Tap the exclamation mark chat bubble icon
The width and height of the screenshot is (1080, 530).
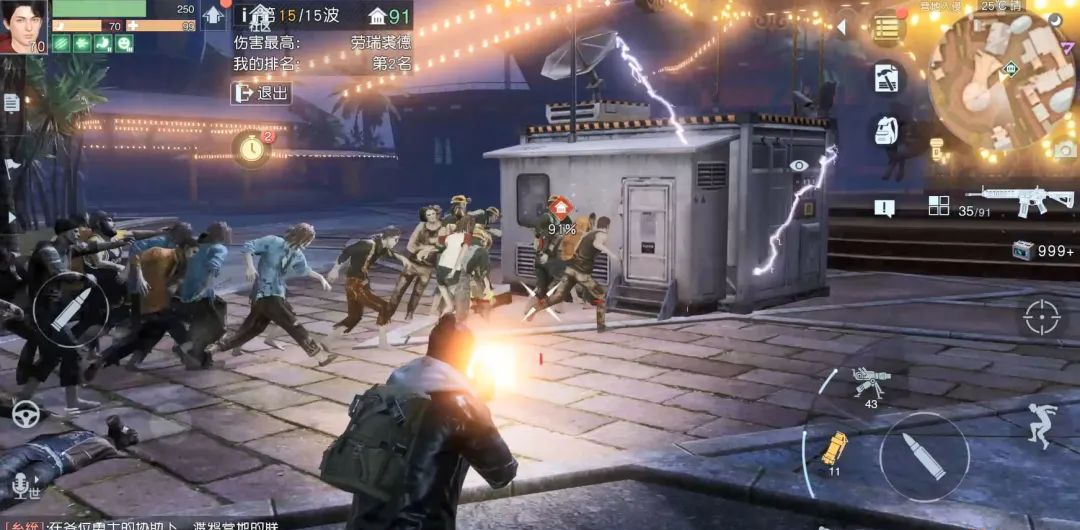coord(885,207)
